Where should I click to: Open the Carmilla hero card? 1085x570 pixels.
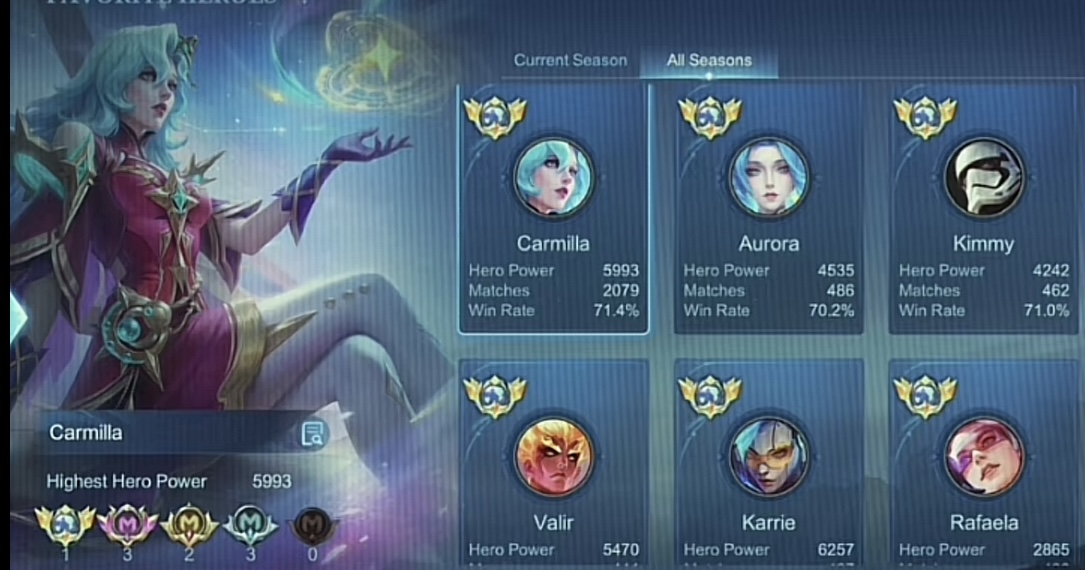pyautogui.click(x=553, y=209)
